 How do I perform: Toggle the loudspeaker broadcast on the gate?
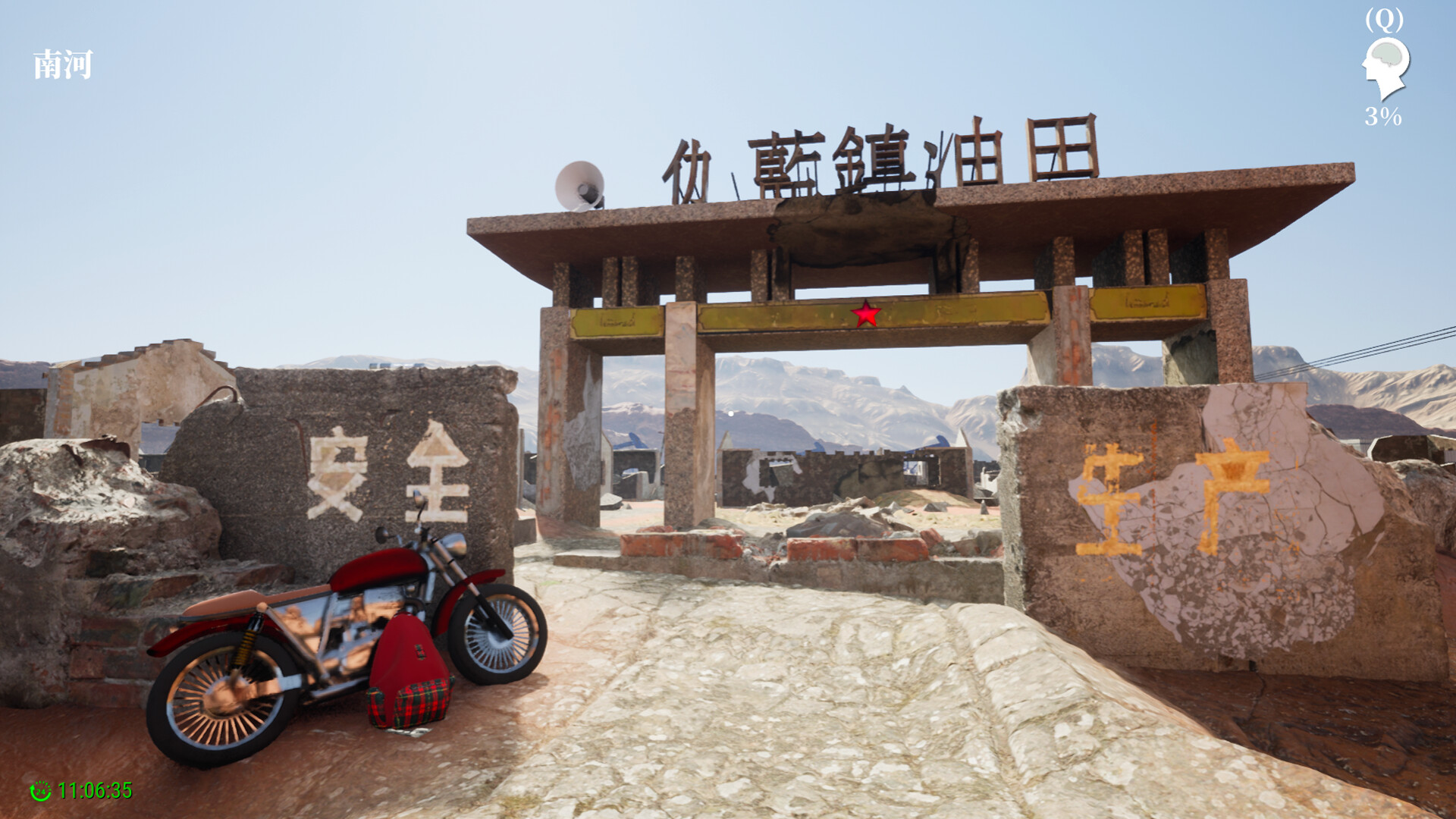point(579,184)
